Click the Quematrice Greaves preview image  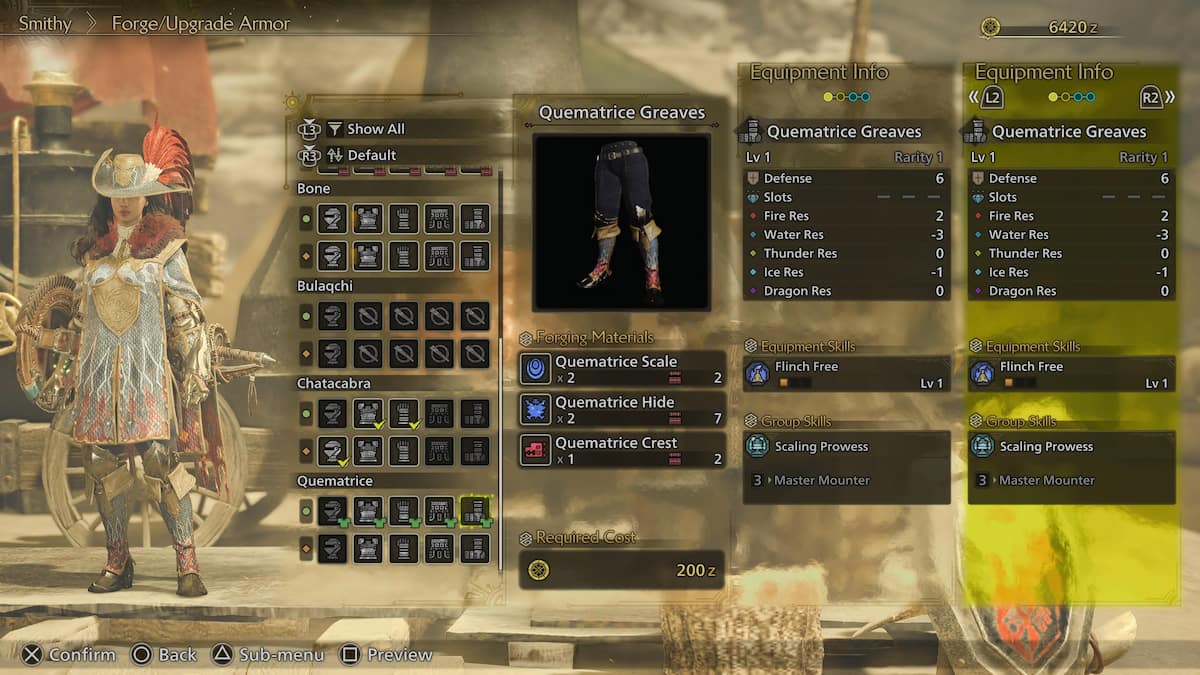(621, 222)
